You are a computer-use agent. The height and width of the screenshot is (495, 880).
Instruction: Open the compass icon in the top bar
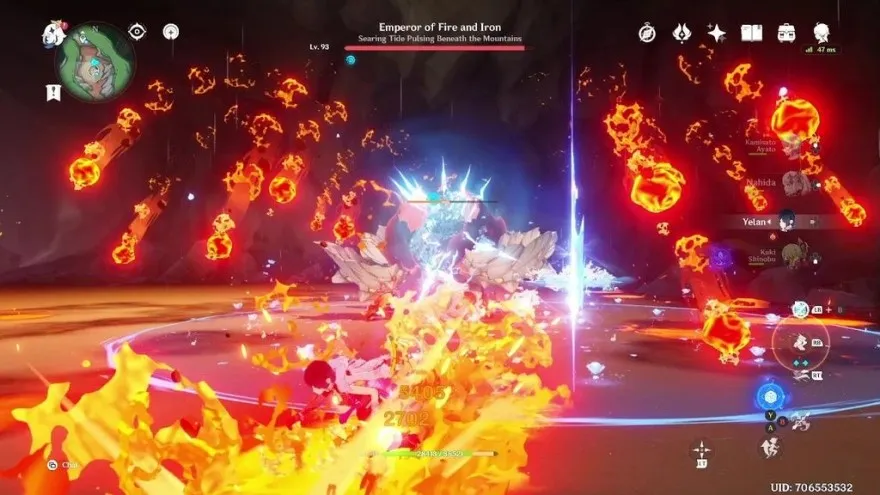click(647, 33)
